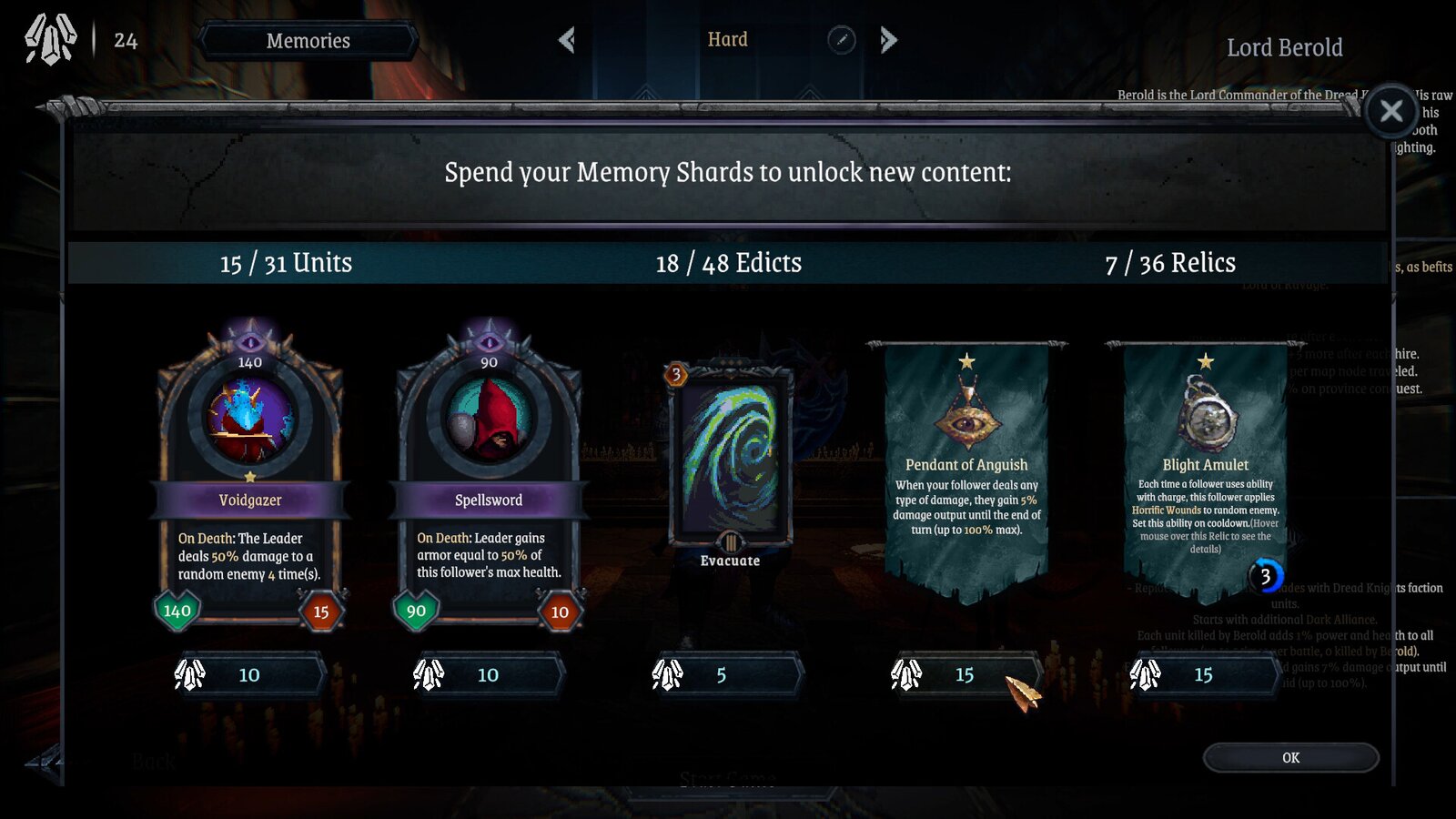Click the left arrow to lower difficulty

pyautogui.click(x=567, y=39)
